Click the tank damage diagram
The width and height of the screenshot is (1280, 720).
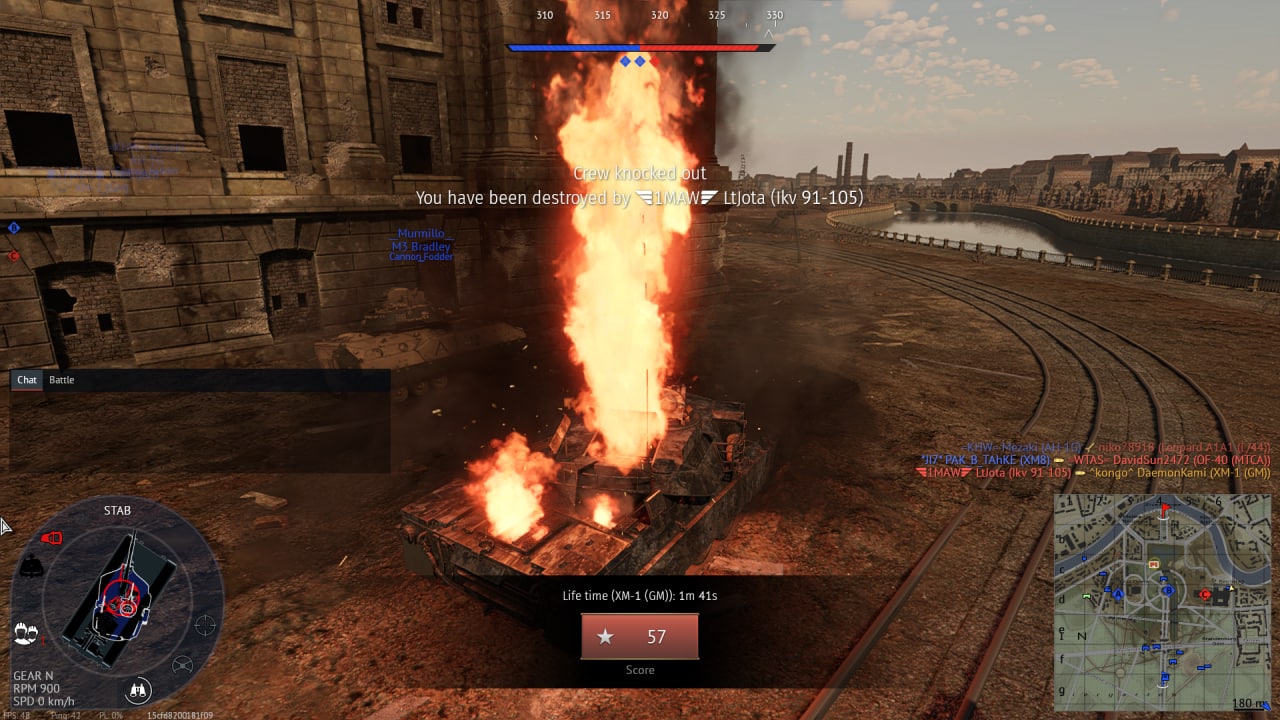click(x=122, y=600)
